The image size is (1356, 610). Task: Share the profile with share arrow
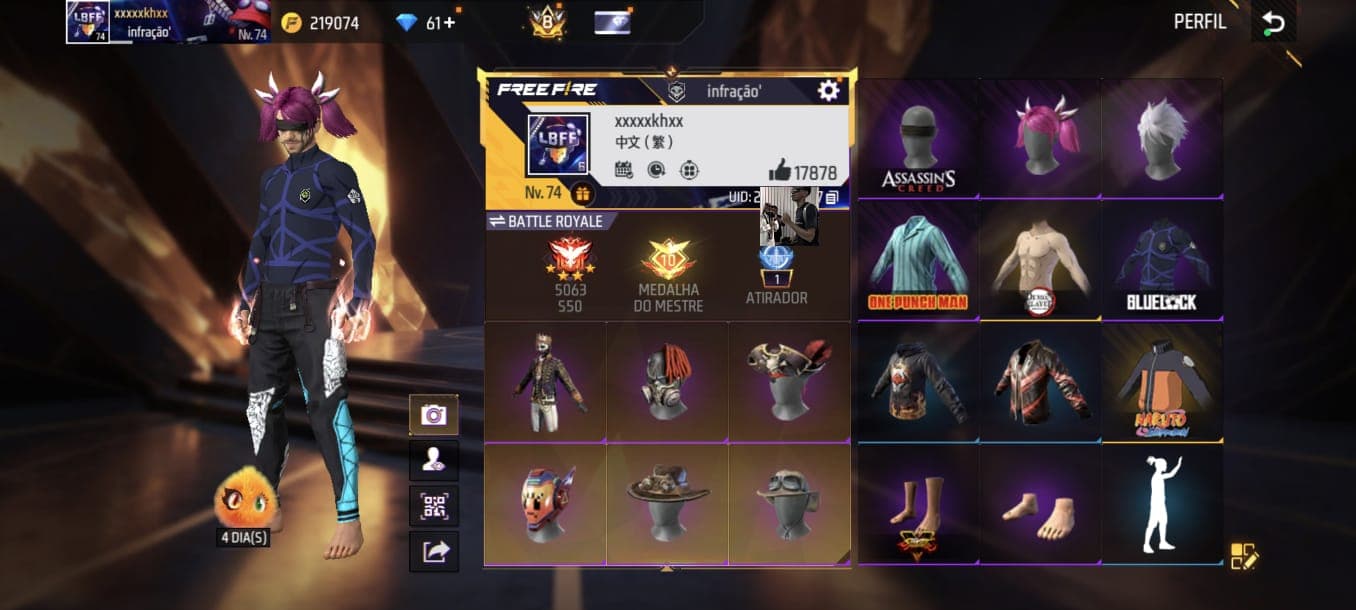click(434, 552)
